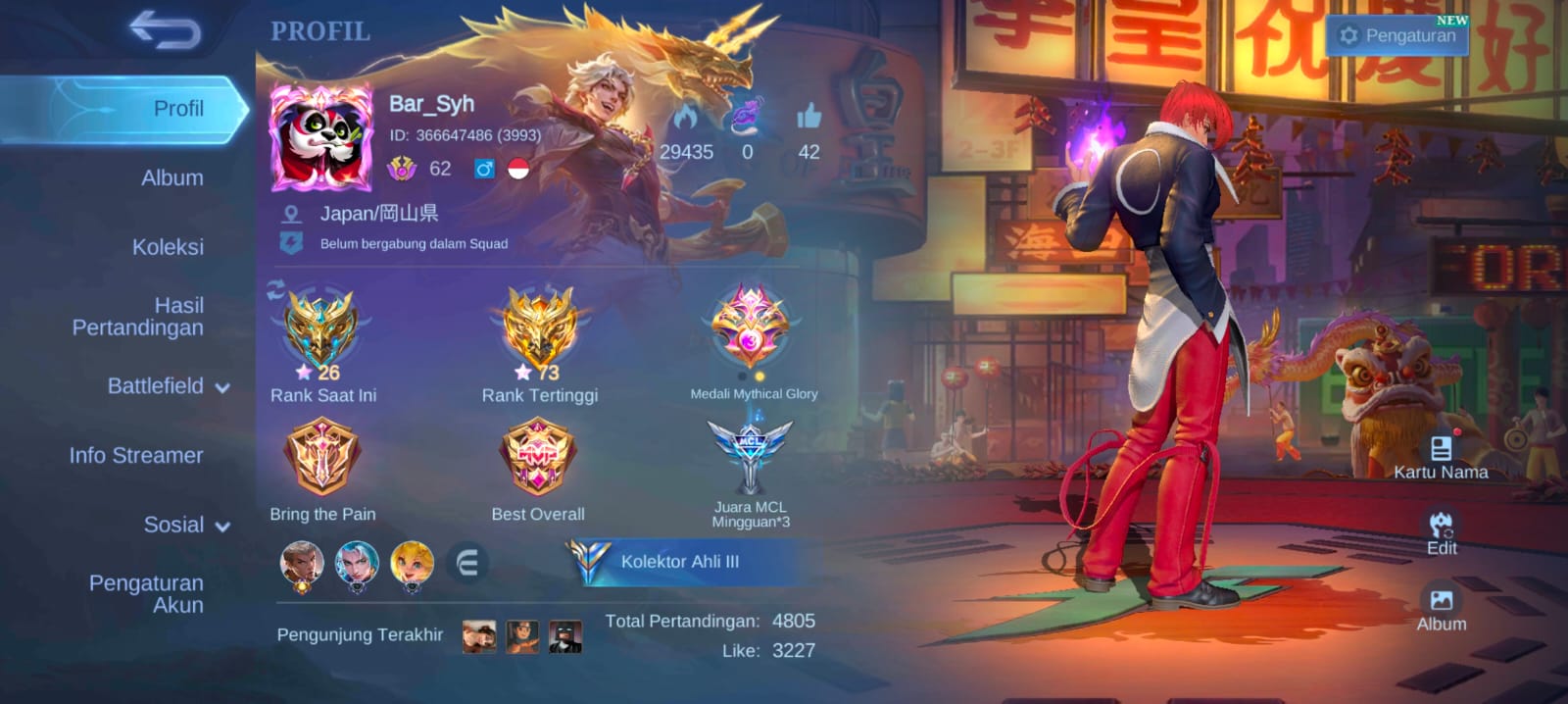The width and height of the screenshot is (1568, 704).
Task: Select the Medali Mythical Glory medal
Action: click(752, 330)
